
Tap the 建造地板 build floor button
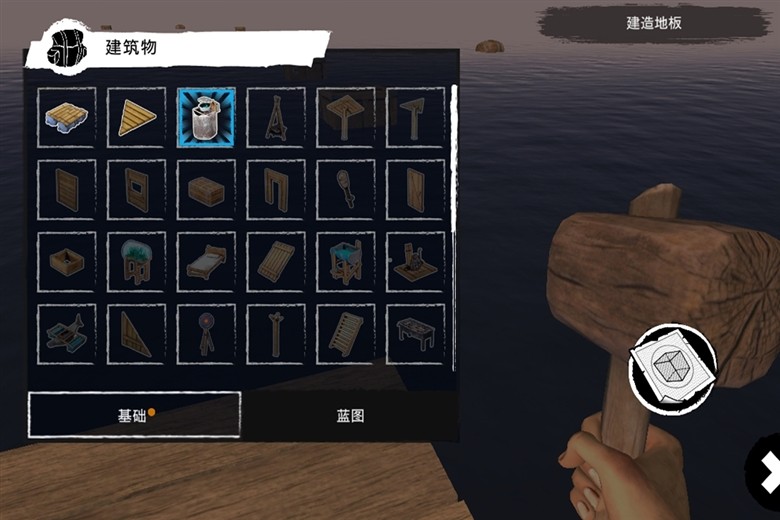(654, 22)
